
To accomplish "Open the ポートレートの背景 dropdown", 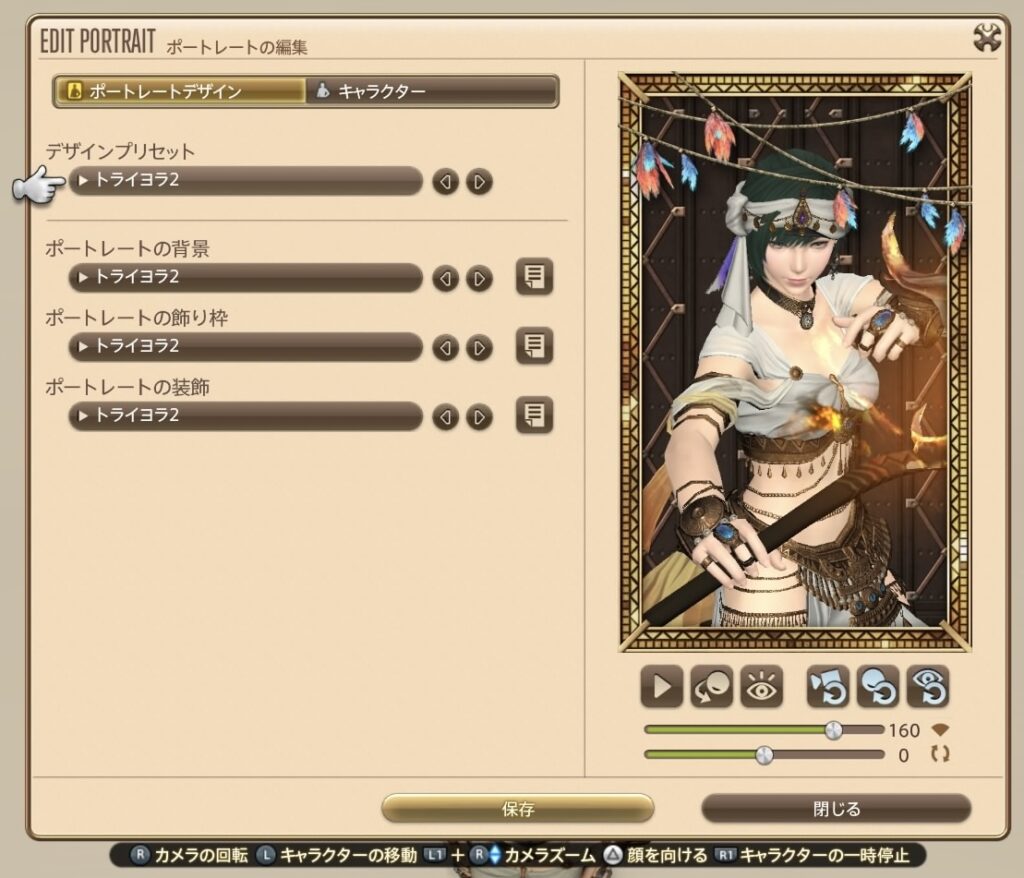I will pyautogui.click(x=246, y=277).
